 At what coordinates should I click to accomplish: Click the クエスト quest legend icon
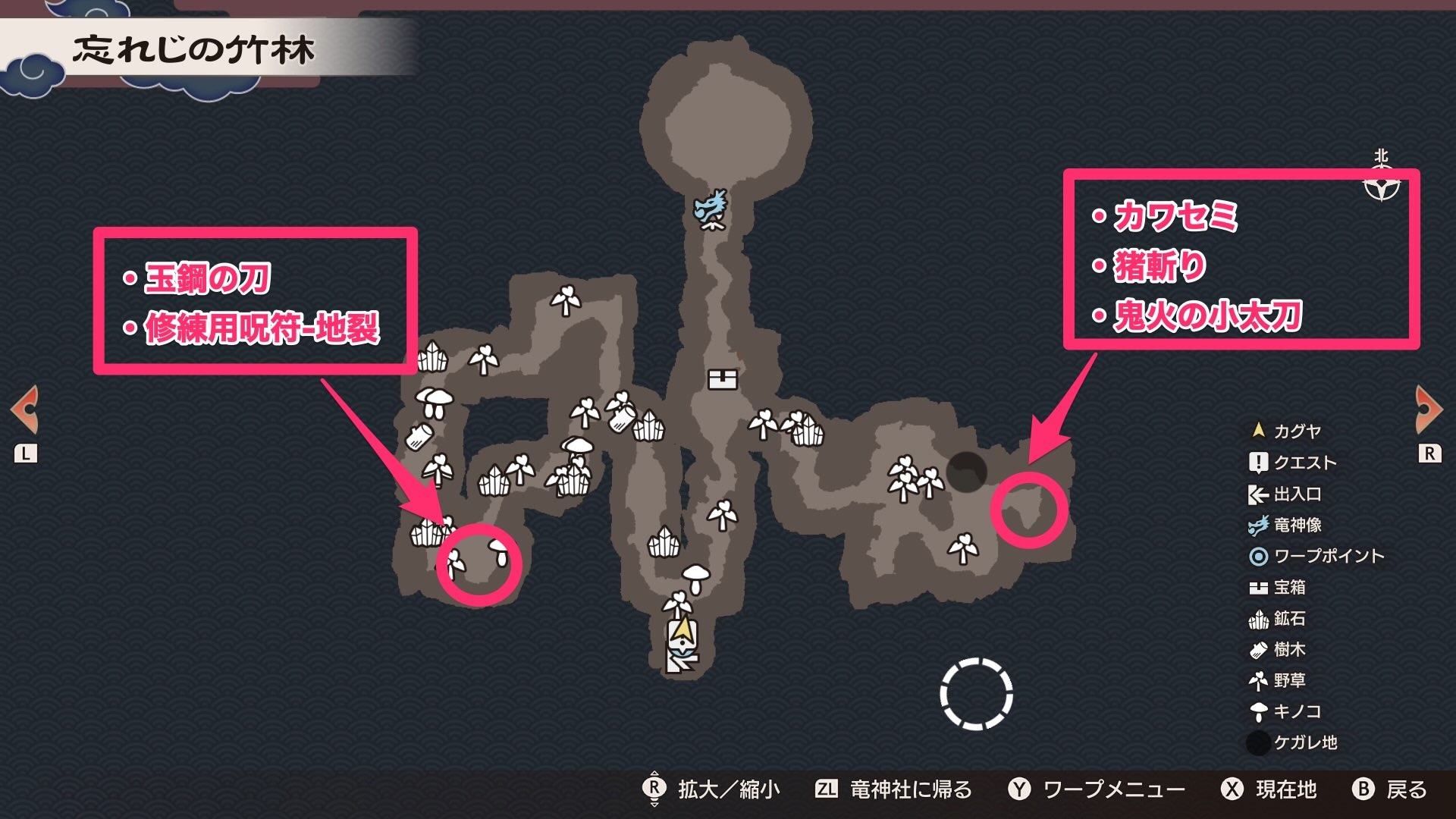click(1260, 462)
